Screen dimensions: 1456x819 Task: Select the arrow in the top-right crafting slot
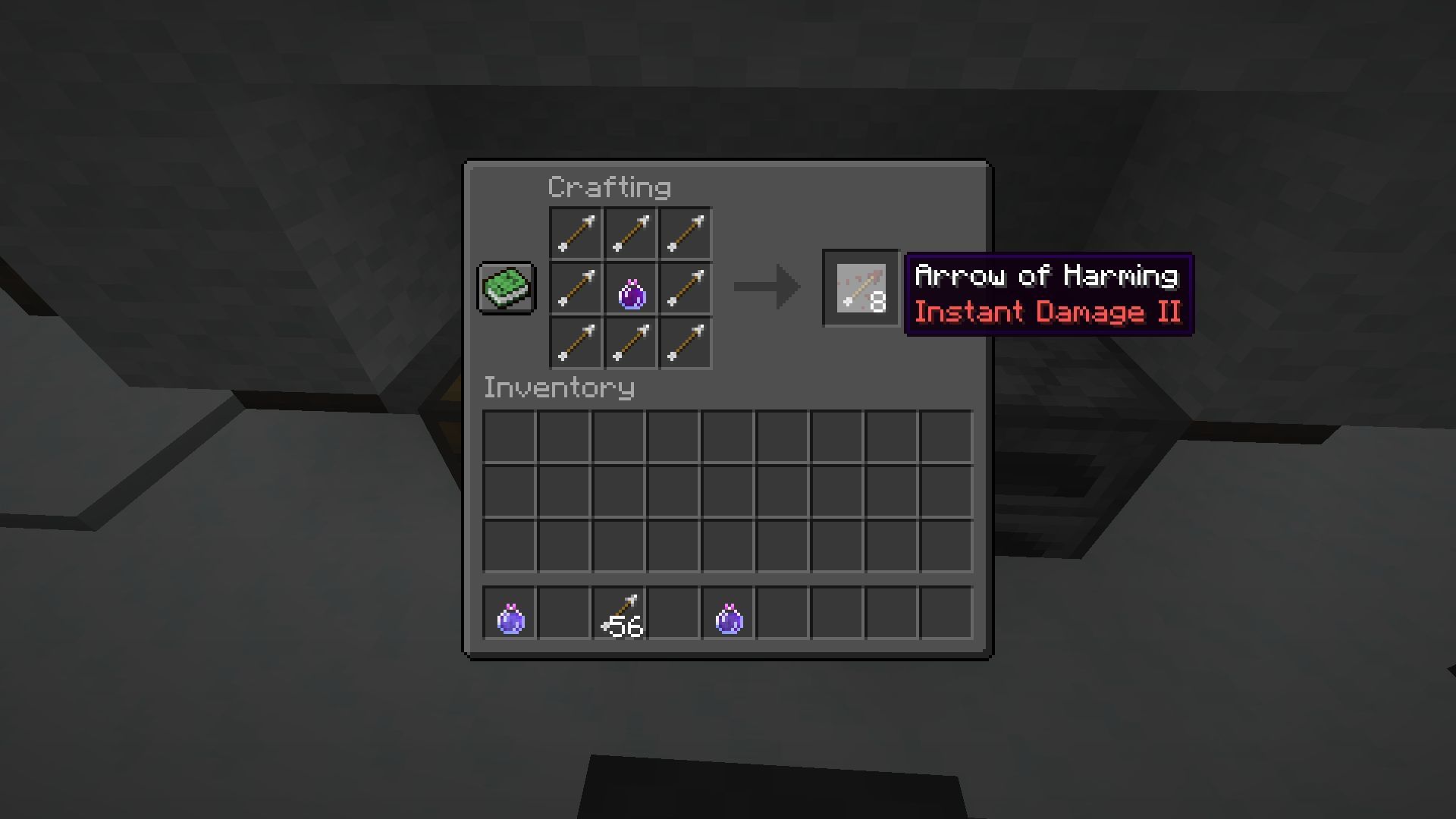tap(685, 233)
